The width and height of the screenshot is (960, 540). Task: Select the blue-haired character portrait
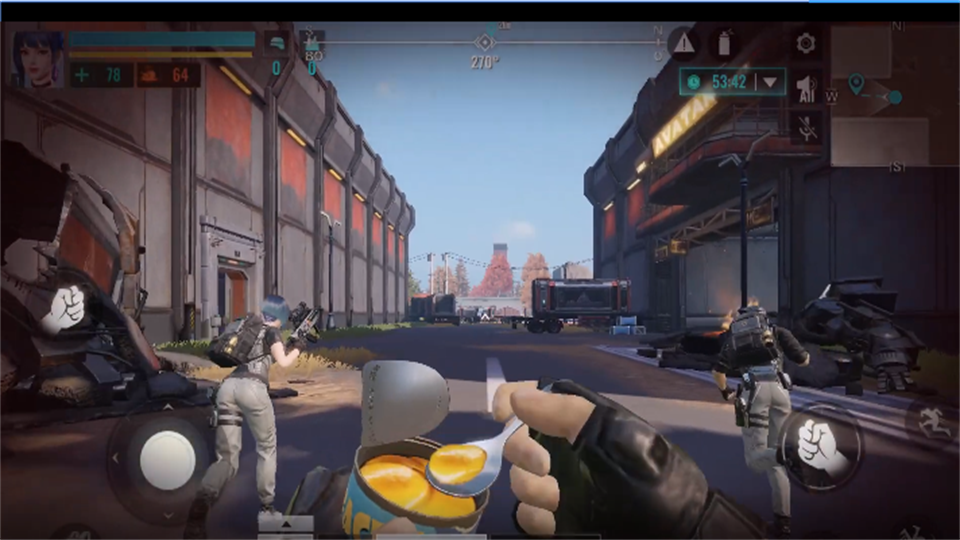coord(38,60)
